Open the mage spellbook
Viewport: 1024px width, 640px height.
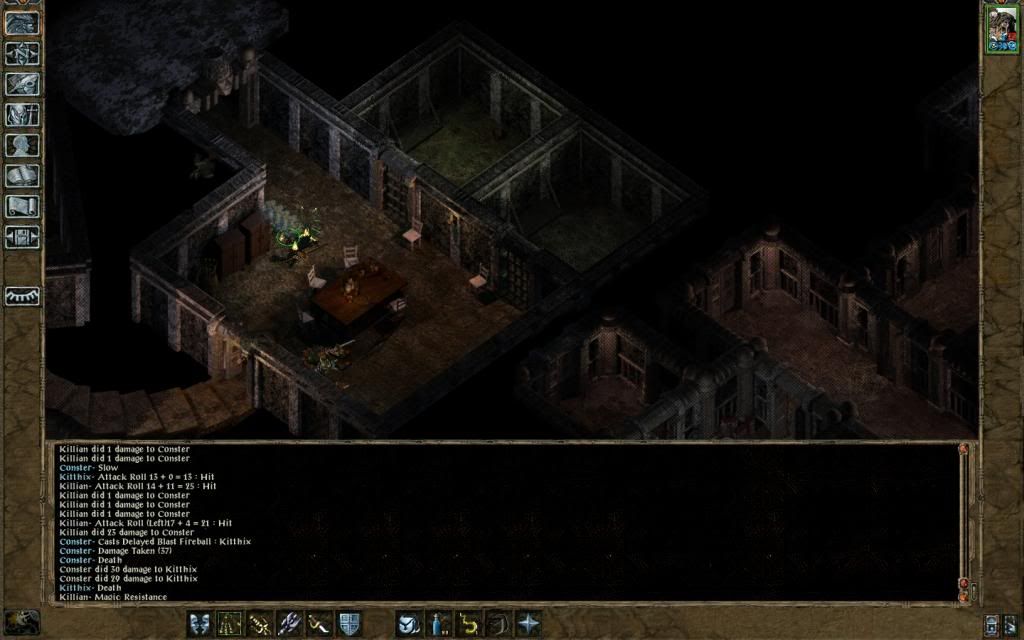(x=22, y=176)
